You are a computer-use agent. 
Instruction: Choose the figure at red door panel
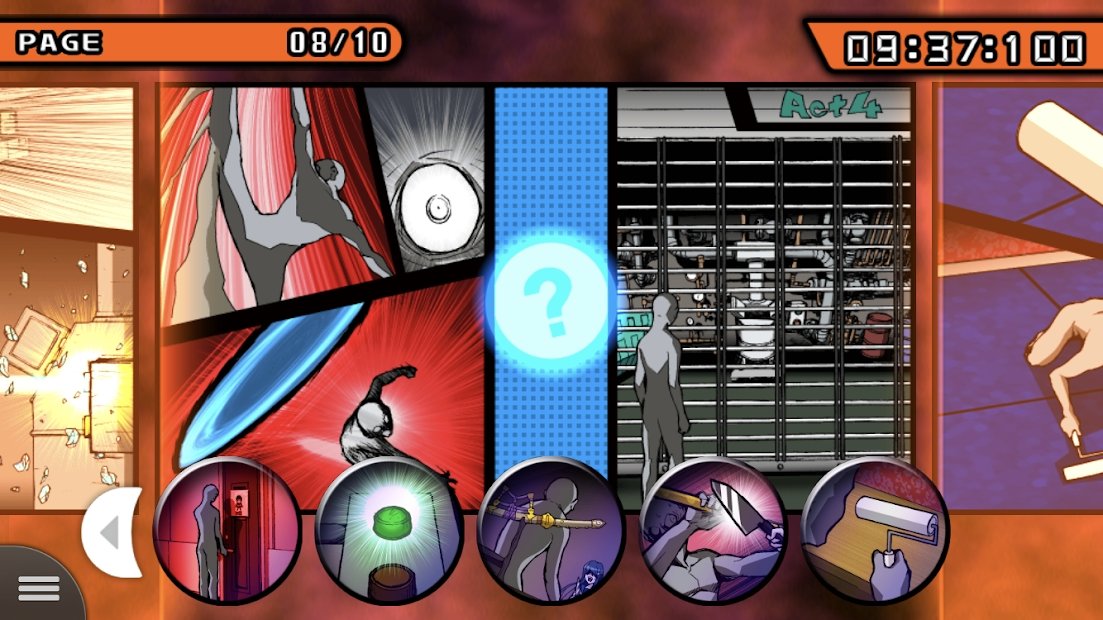pyautogui.click(x=227, y=529)
